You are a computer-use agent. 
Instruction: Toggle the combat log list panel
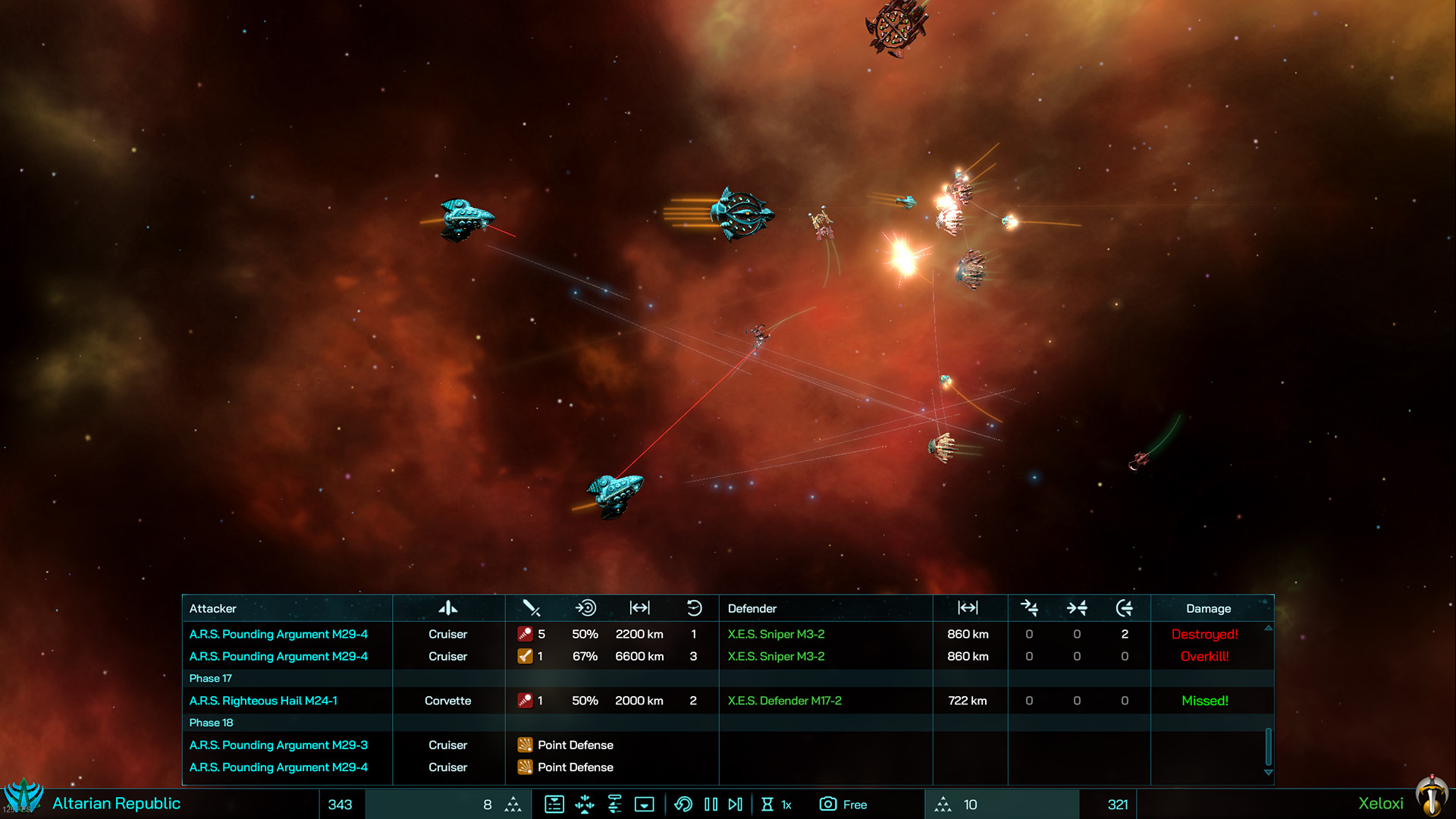pyautogui.click(x=554, y=805)
